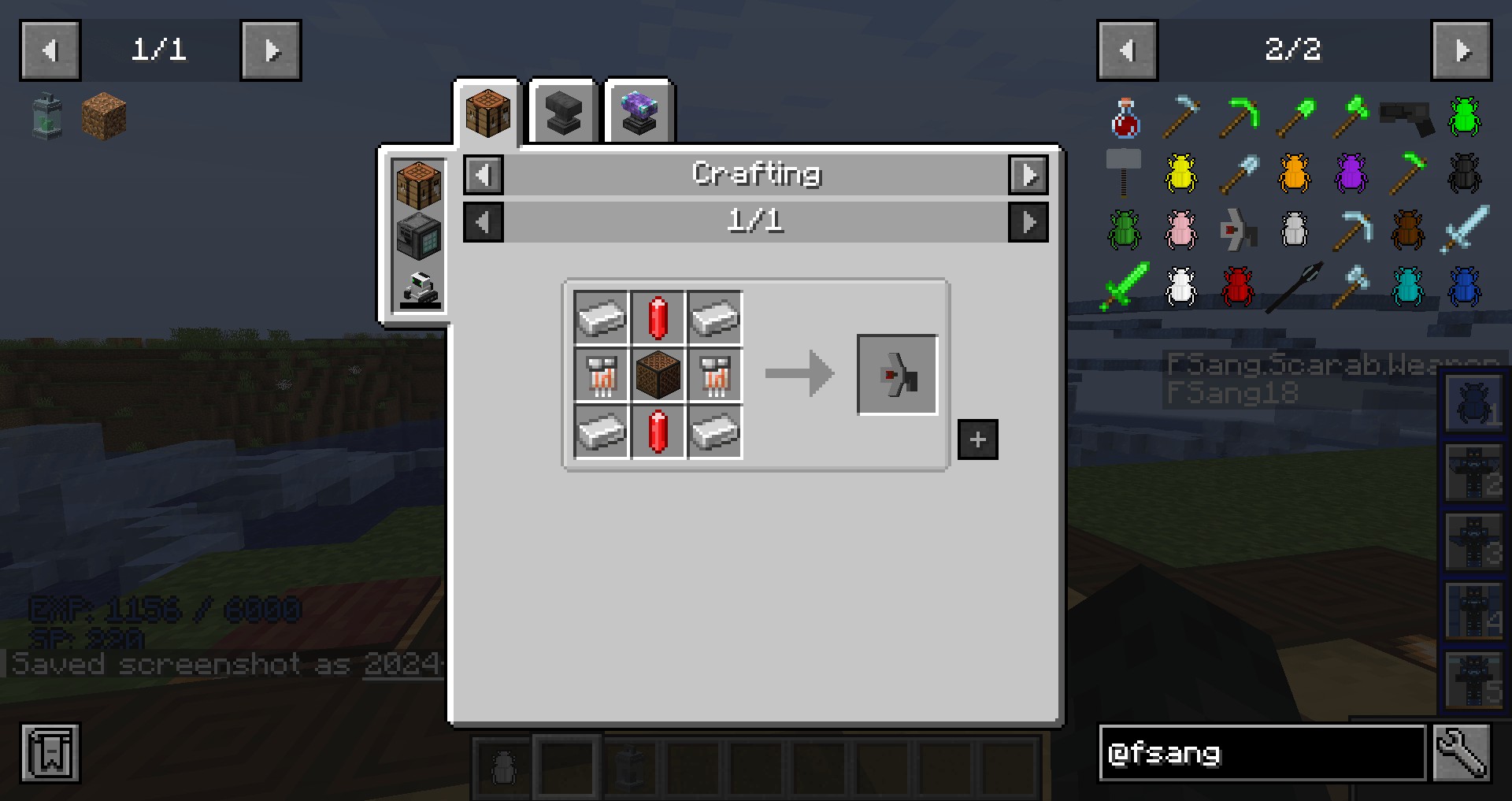Open the enchanted purple anvil tab

click(639, 113)
